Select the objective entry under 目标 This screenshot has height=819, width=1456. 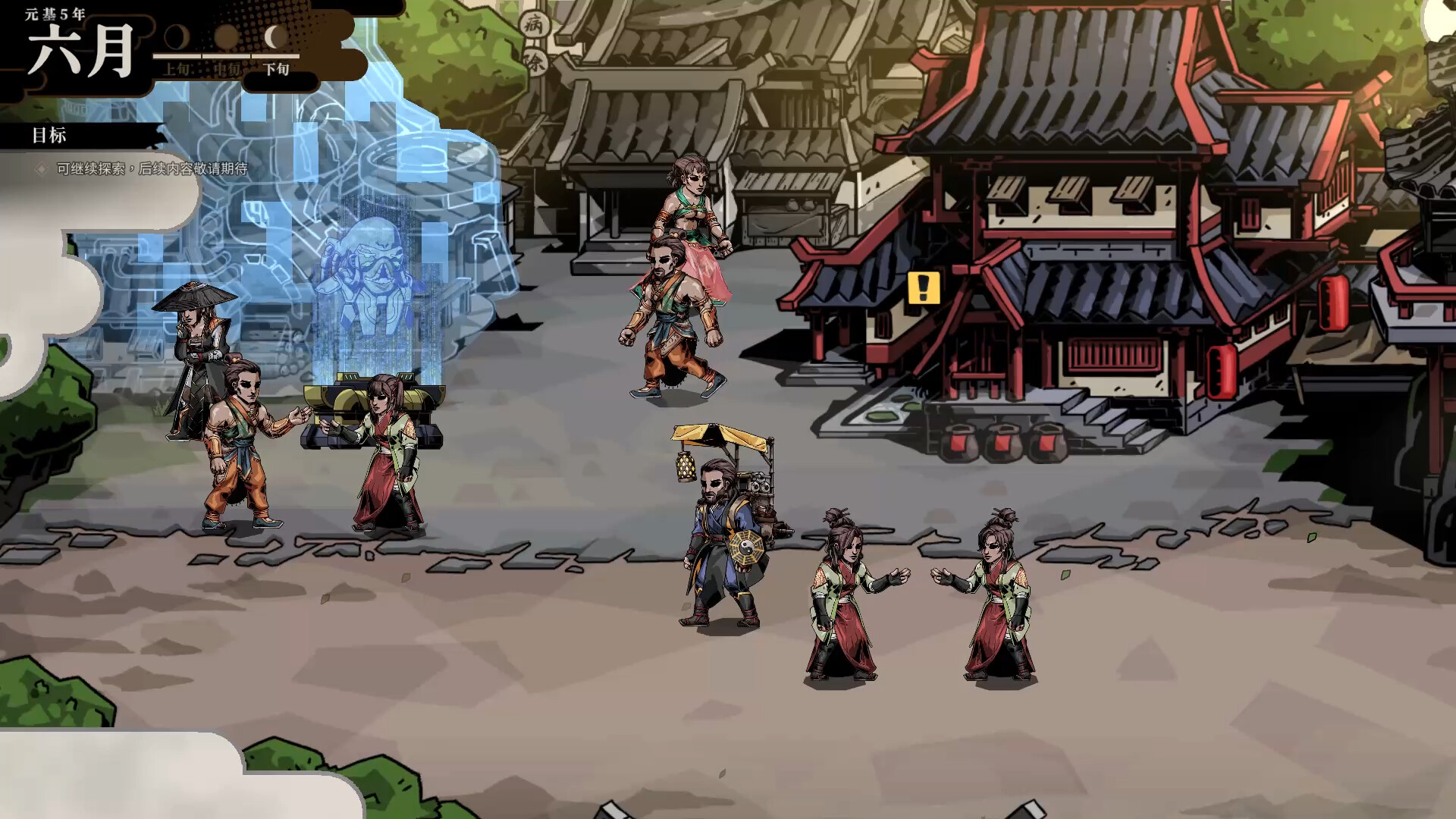pos(152,168)
